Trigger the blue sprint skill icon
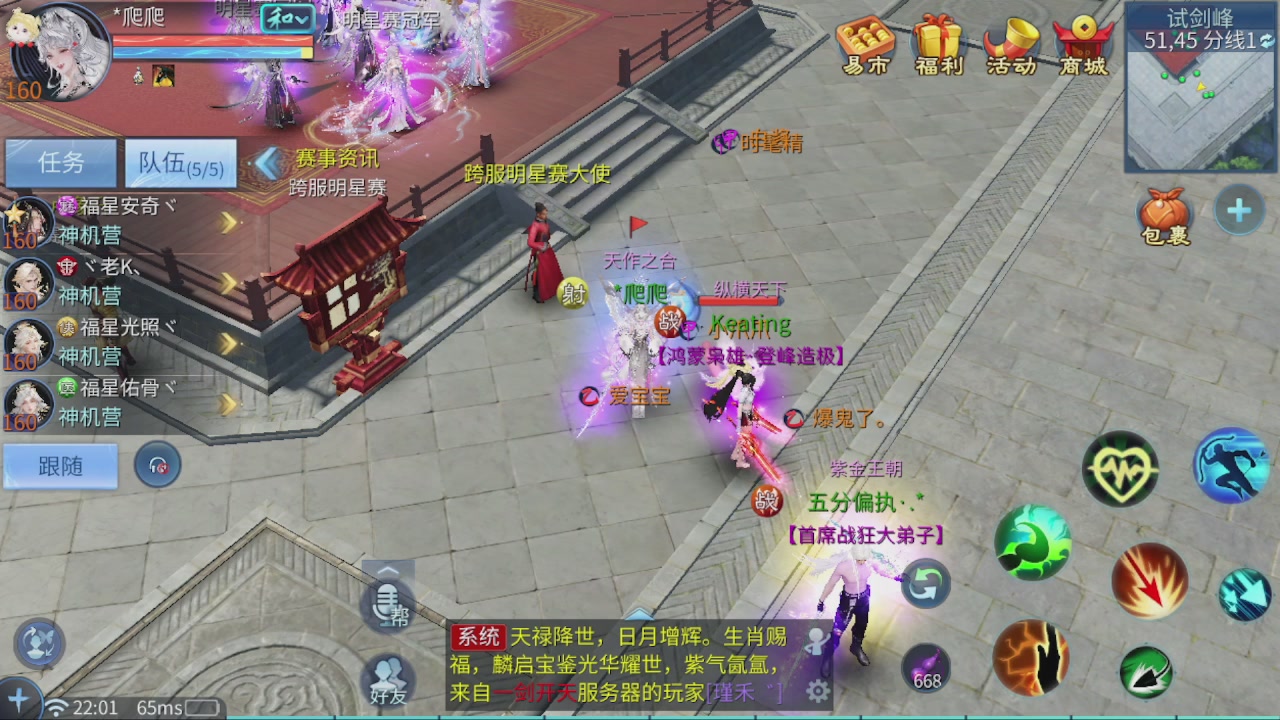The height and width of the screenshot is (720, 1280). (1229, 467)
